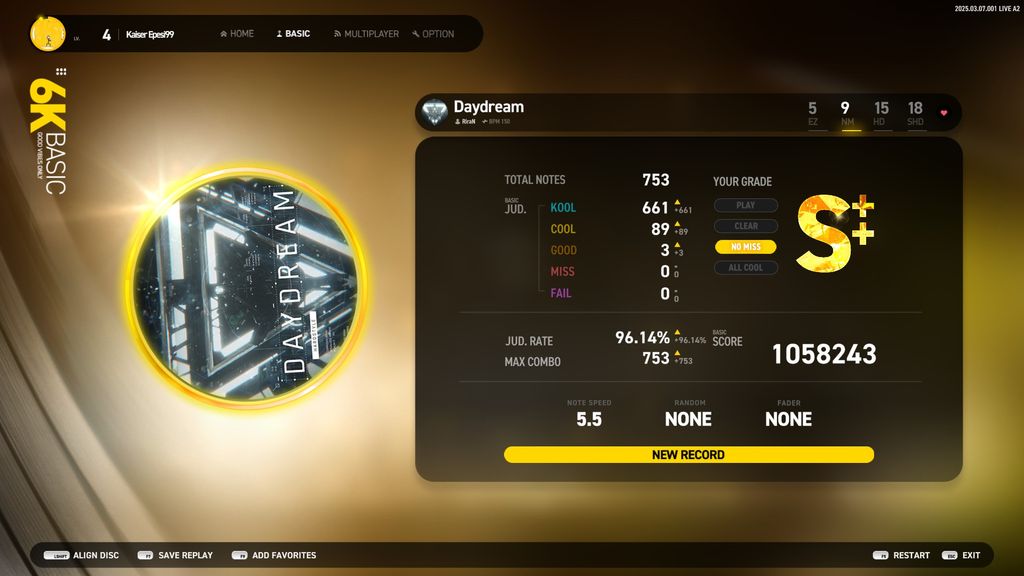Go to the MULTIPLAYER menu

(366, 34)
